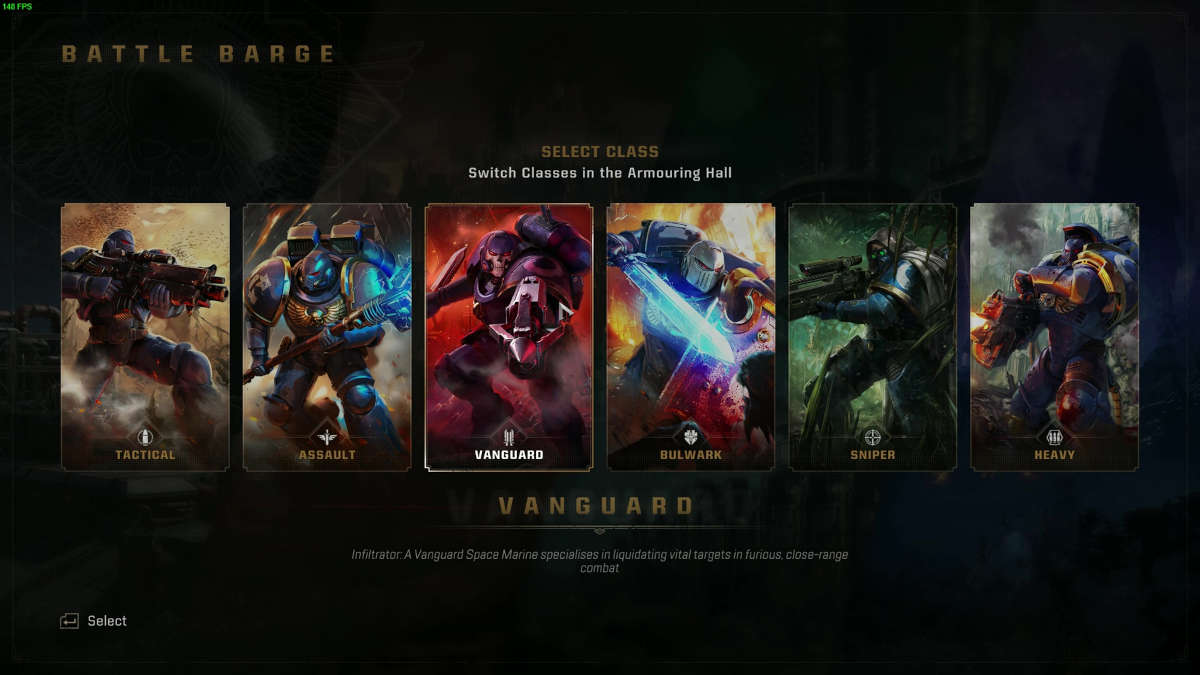
Task: Select the Tactical class card
Action: [145, 337]
